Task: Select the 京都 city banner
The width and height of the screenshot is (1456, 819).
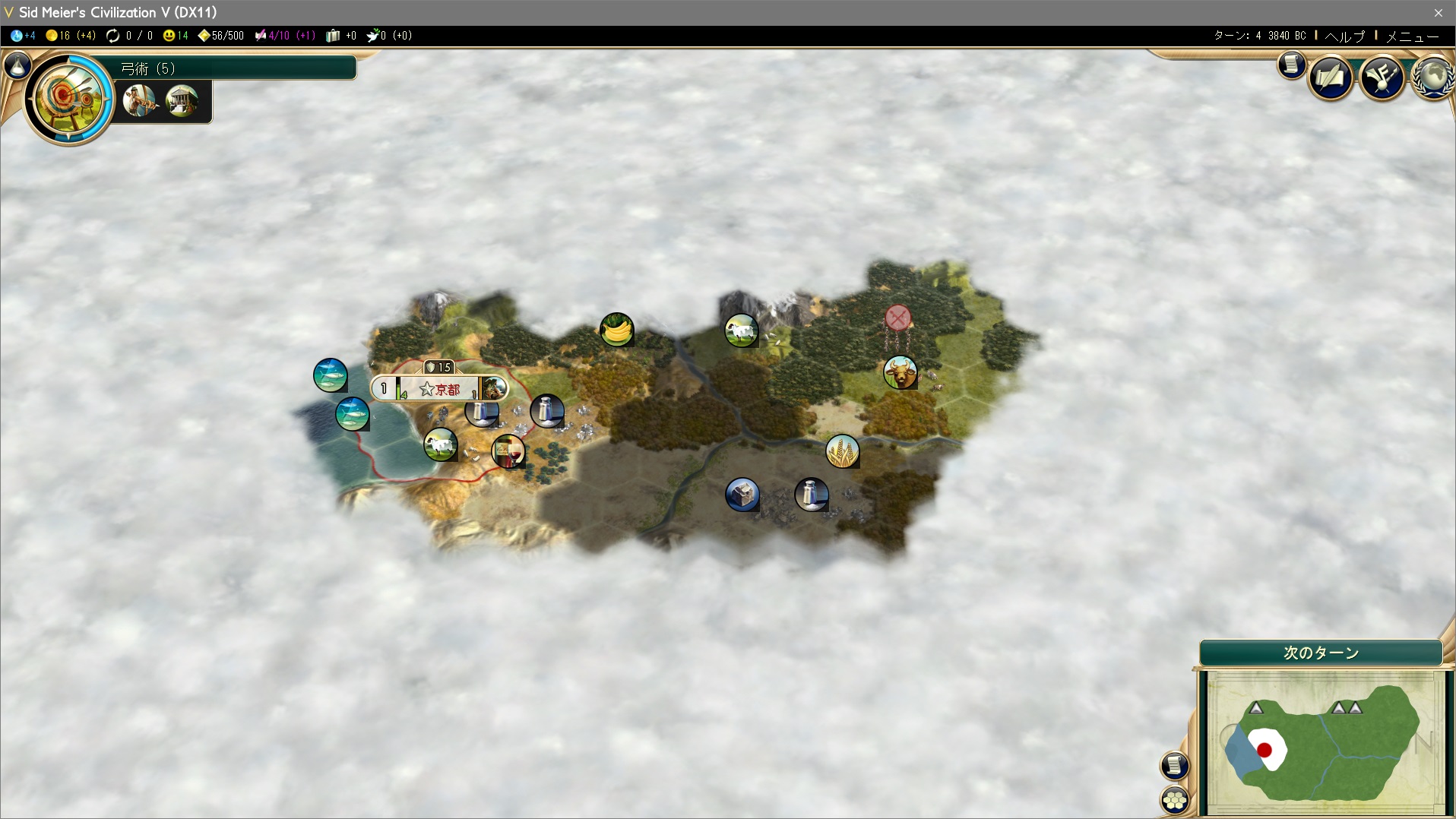Action: (439, 389)
